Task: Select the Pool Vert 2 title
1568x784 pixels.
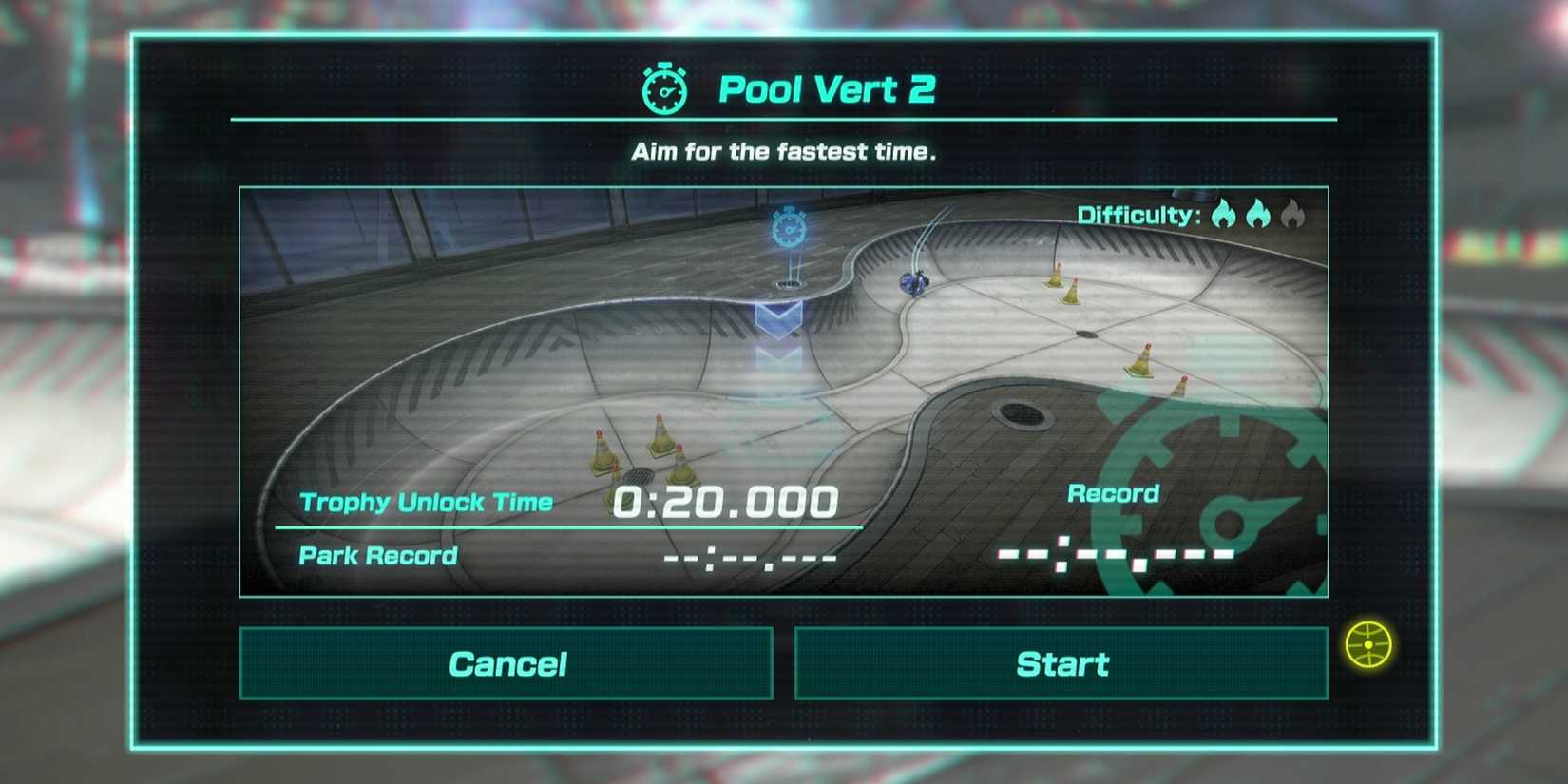Action: [827, 88]
